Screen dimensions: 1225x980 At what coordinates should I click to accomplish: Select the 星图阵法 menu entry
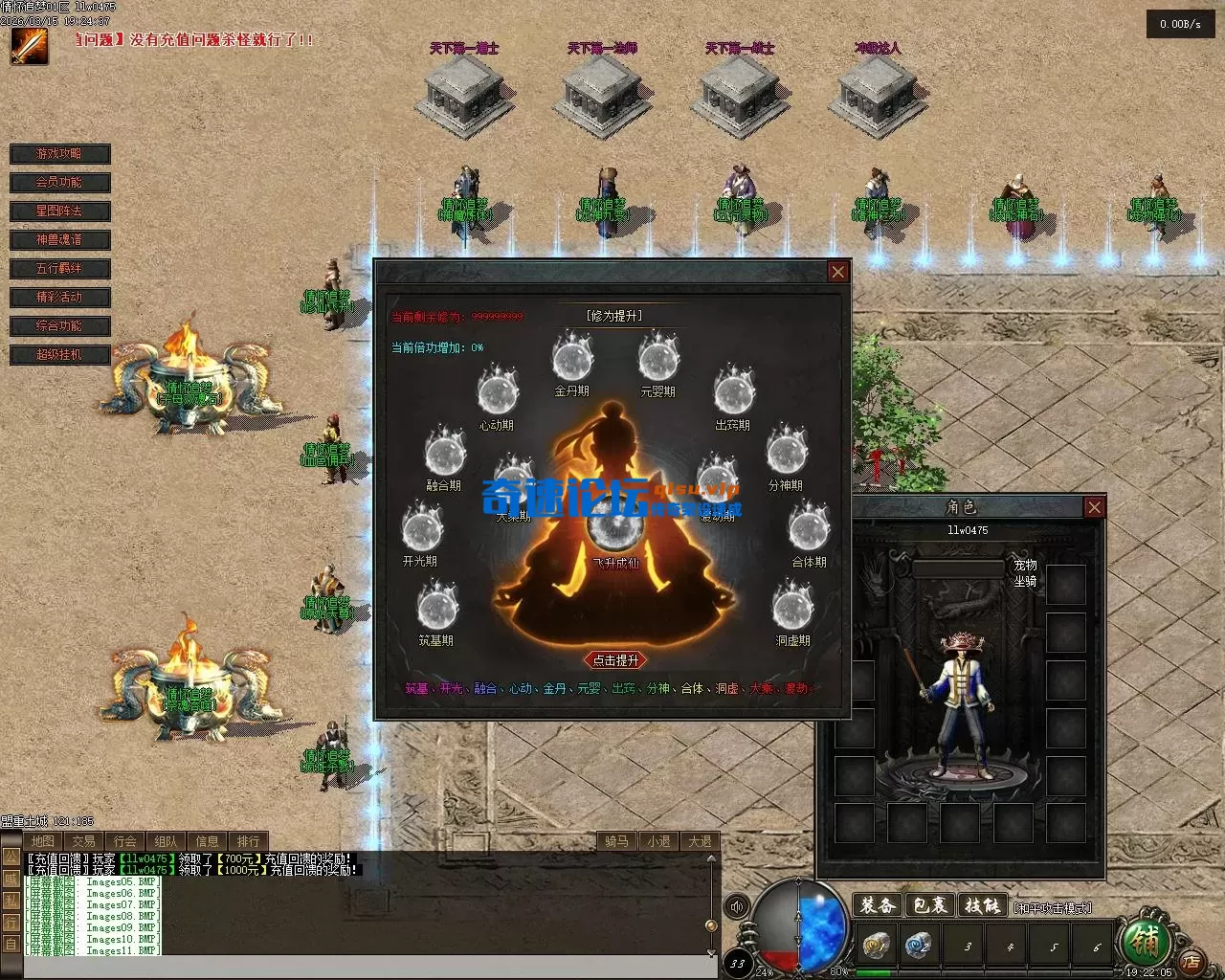[x=59, y=212]
